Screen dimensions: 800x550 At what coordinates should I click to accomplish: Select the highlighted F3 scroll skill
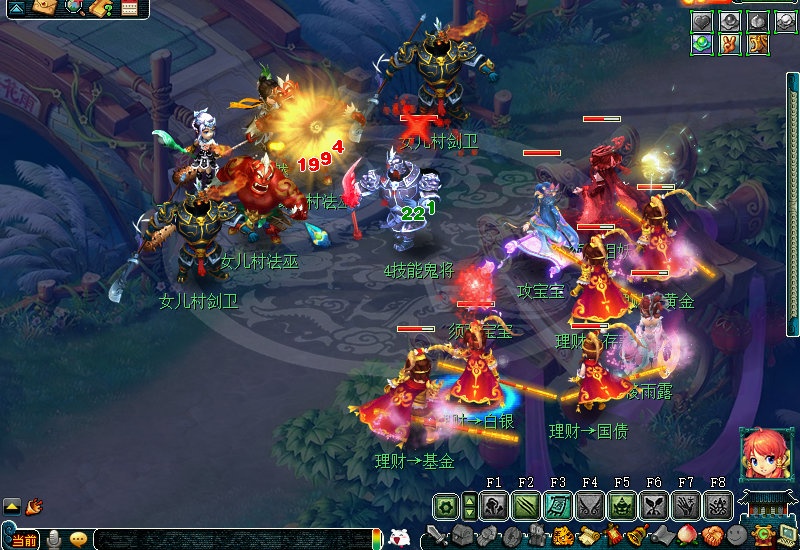pos(558,506)
